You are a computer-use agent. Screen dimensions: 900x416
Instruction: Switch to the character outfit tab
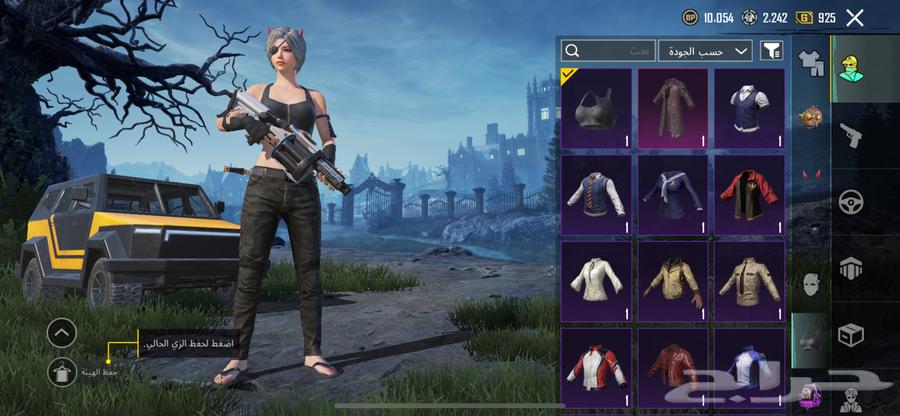click(853, 68)
